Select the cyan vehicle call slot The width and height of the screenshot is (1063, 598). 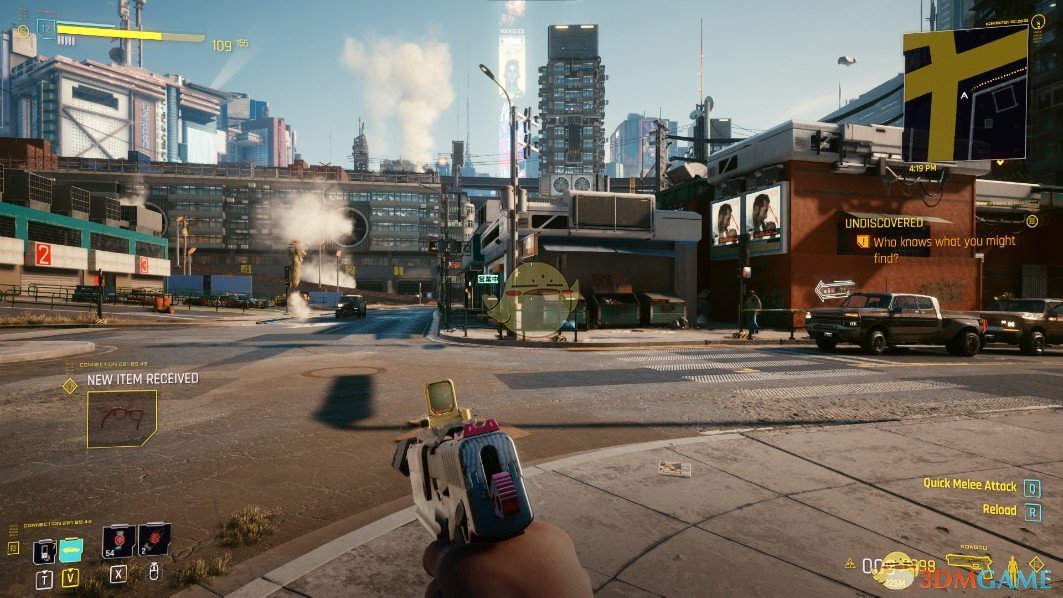[x=71, y=550]
